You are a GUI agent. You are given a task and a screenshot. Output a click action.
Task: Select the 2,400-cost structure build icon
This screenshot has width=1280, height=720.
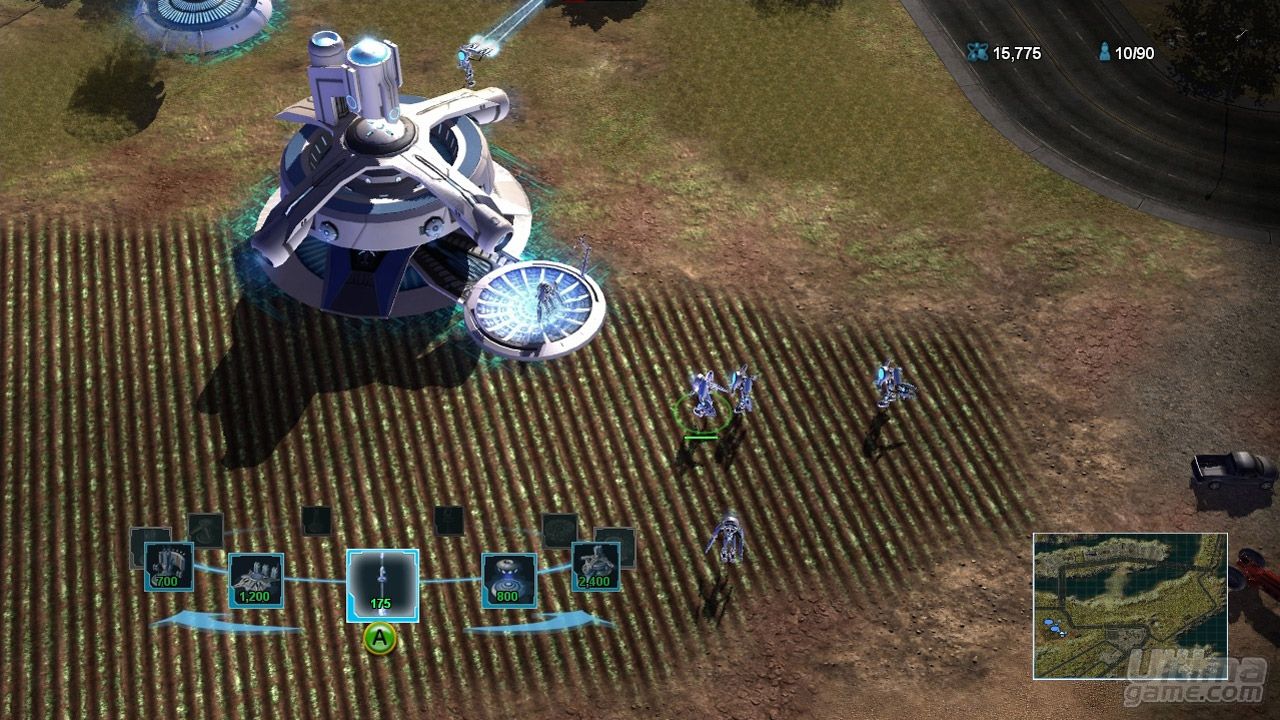click(x=595, y=566)
